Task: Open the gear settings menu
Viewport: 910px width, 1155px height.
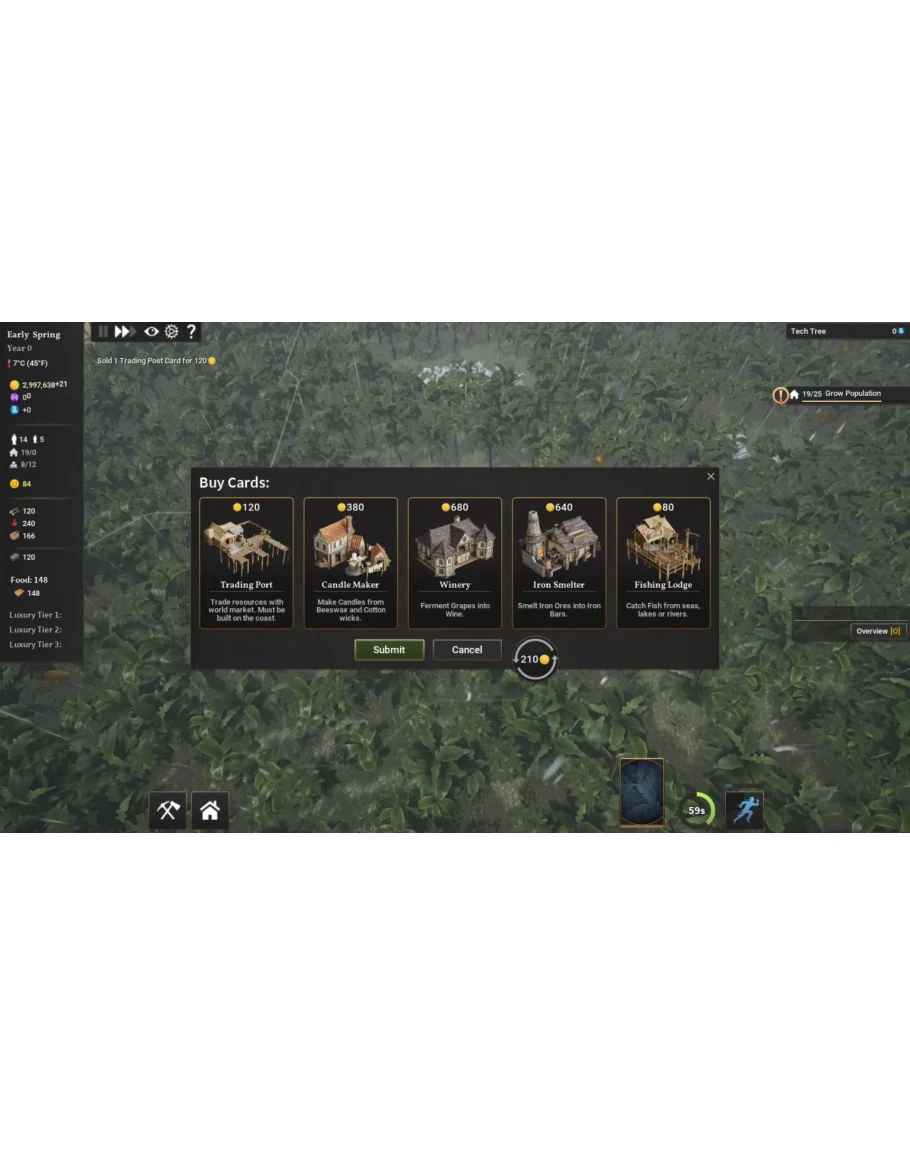Action: pyautogui.click(x=171, y=331)
